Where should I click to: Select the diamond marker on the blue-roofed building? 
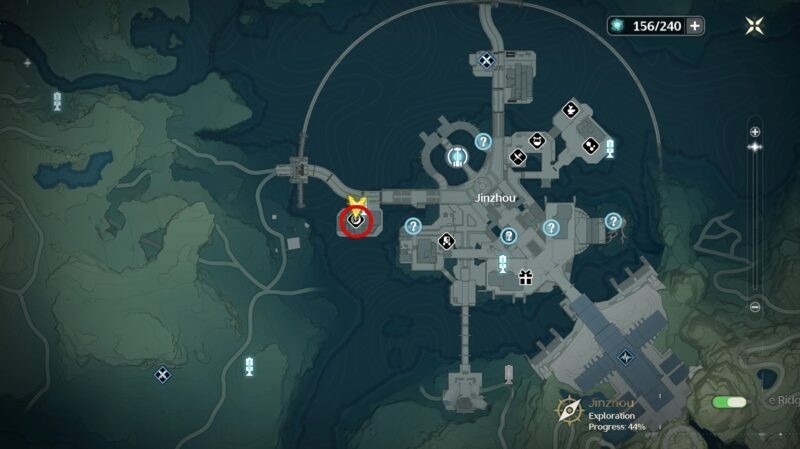pos(626,355)
